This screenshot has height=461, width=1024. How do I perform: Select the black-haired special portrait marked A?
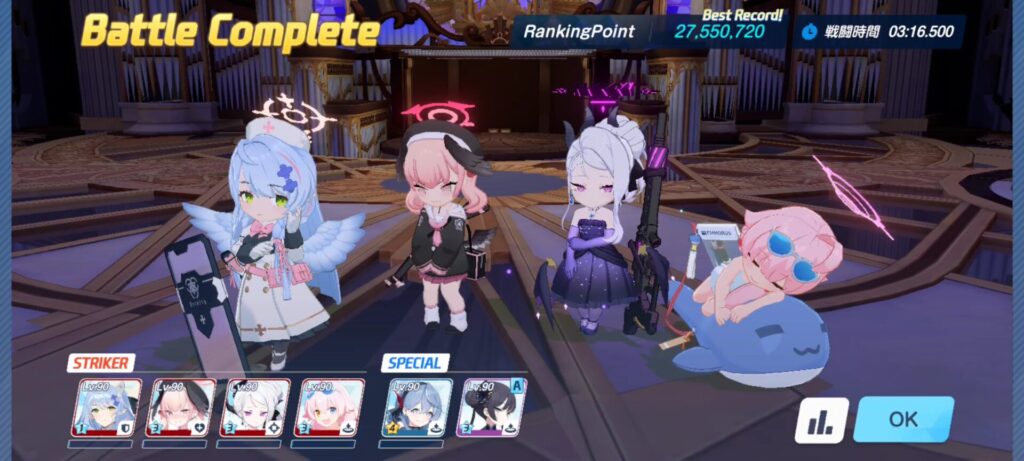tap(490, 408)
